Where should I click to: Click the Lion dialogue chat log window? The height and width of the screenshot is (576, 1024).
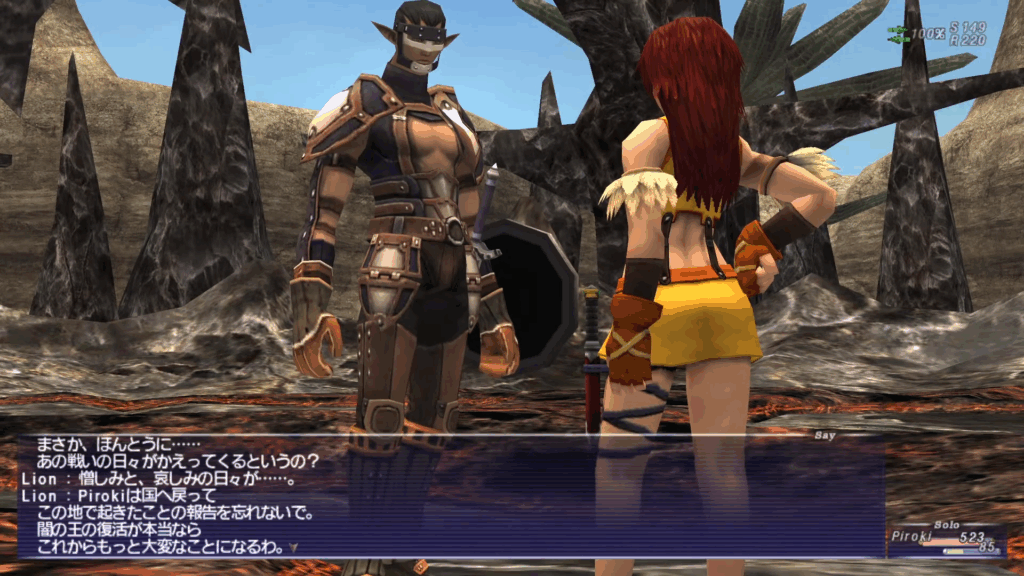pos(450,496)
